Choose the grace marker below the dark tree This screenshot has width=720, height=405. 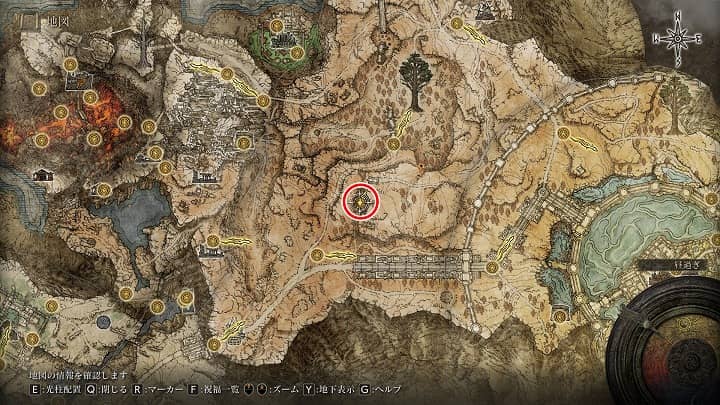(393, 143)
